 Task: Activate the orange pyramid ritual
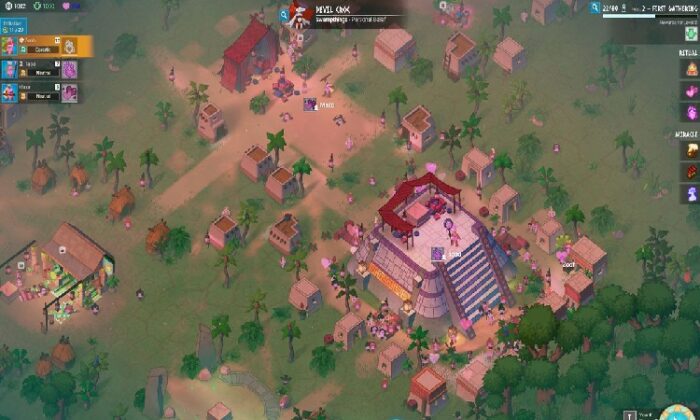pyautogui.click(x=691, y=68)
